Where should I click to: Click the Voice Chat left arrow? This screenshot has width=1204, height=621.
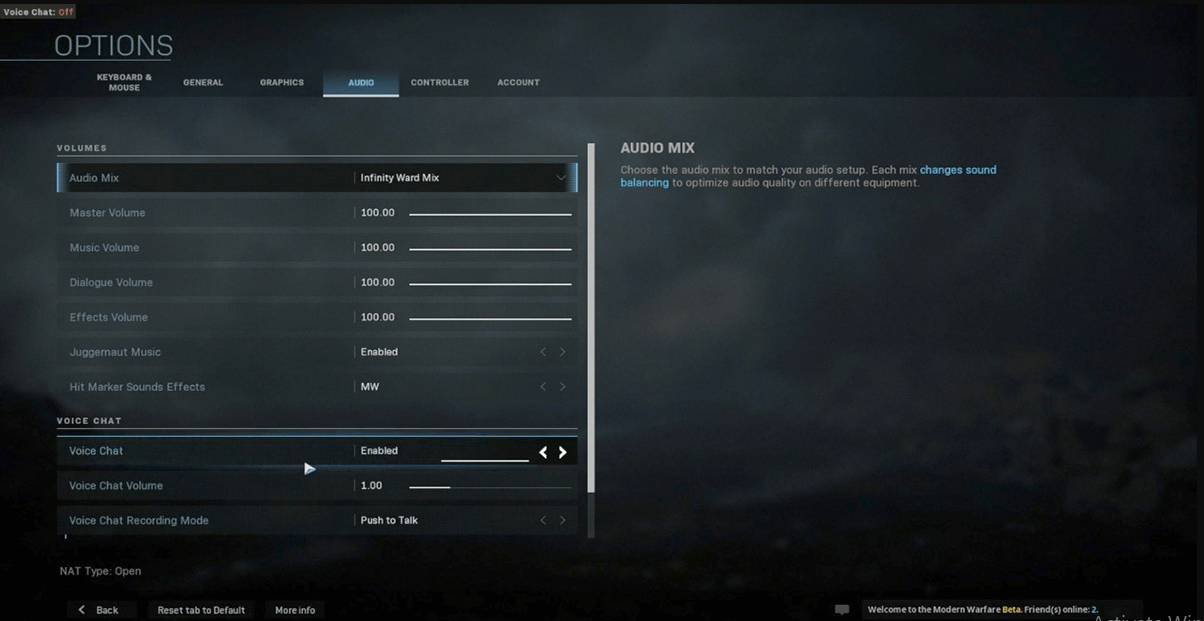[543, 452]
